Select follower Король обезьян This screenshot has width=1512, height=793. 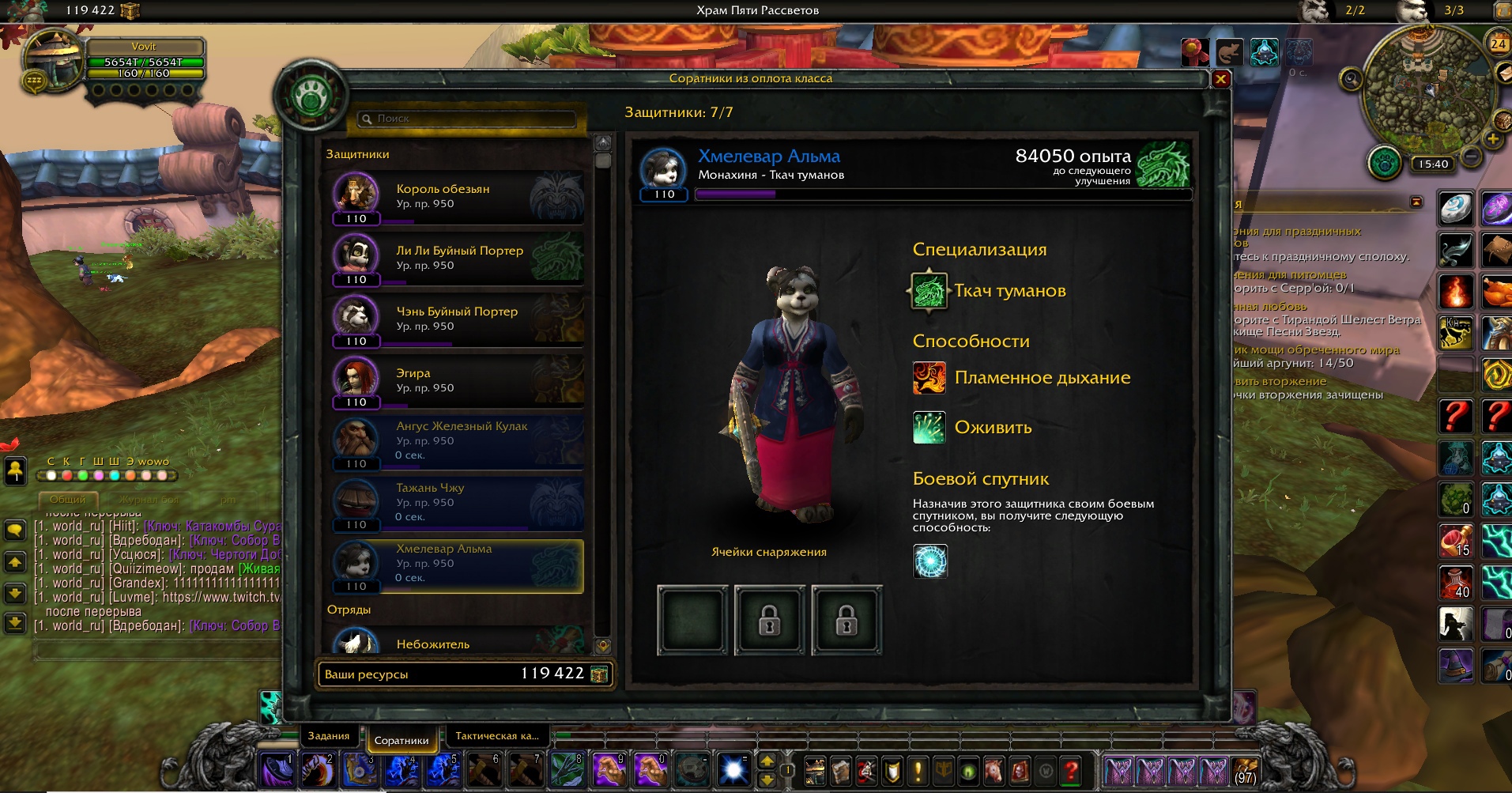click(458, 197)
